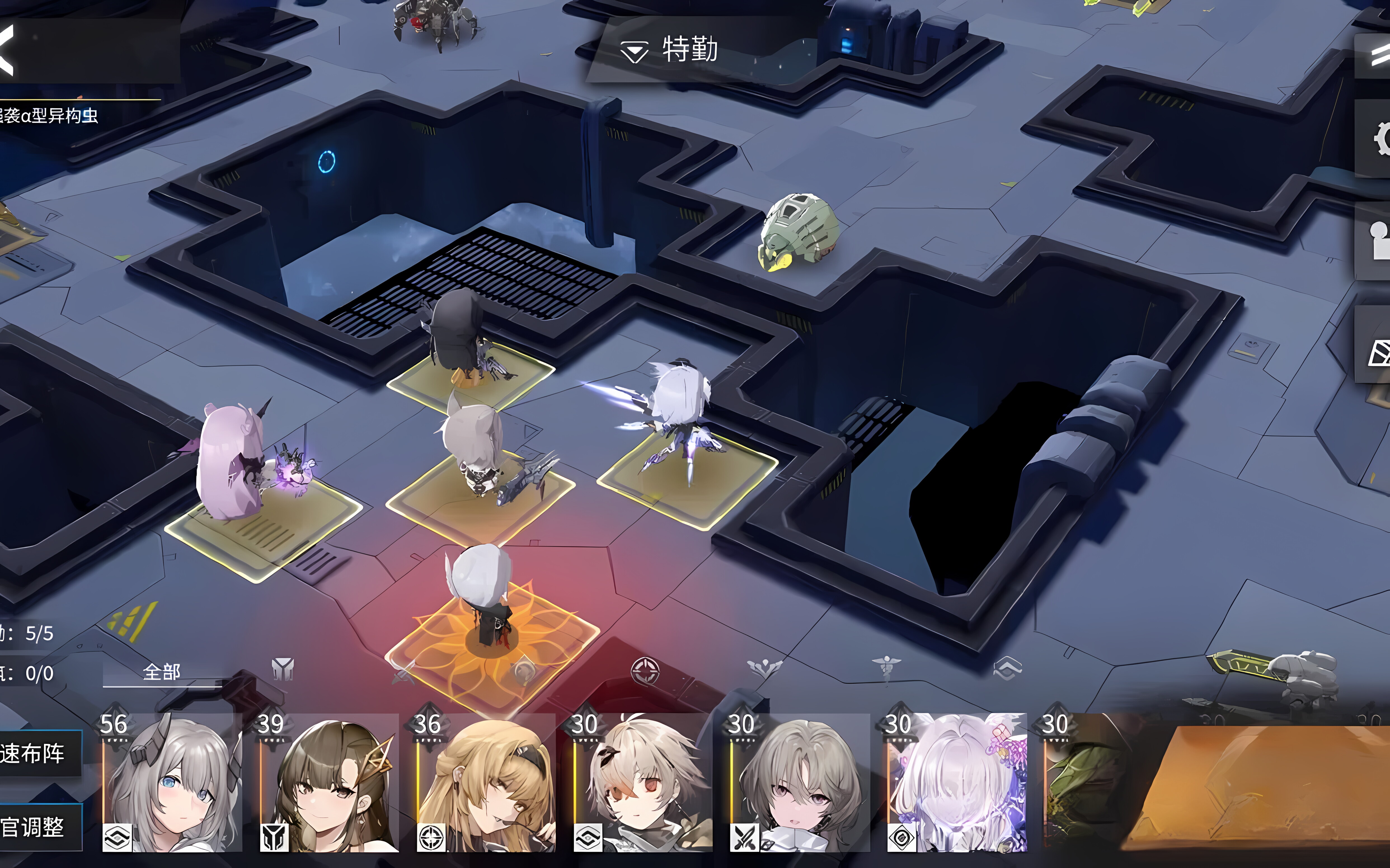Switch to the 全部 filter tab

pyautogui.click(x=162, y=672)
